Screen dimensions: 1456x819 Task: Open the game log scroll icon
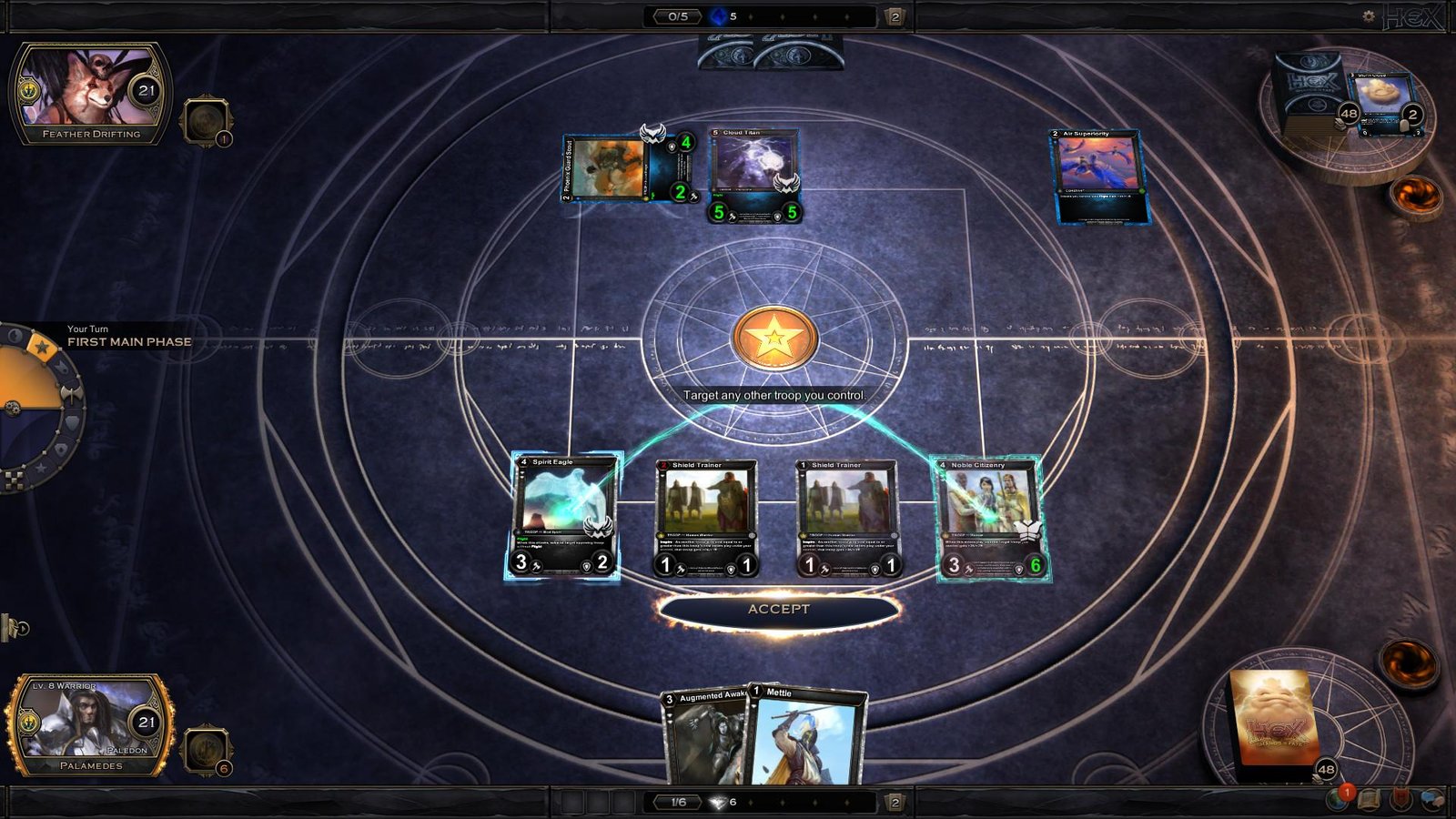[1369, 797]
